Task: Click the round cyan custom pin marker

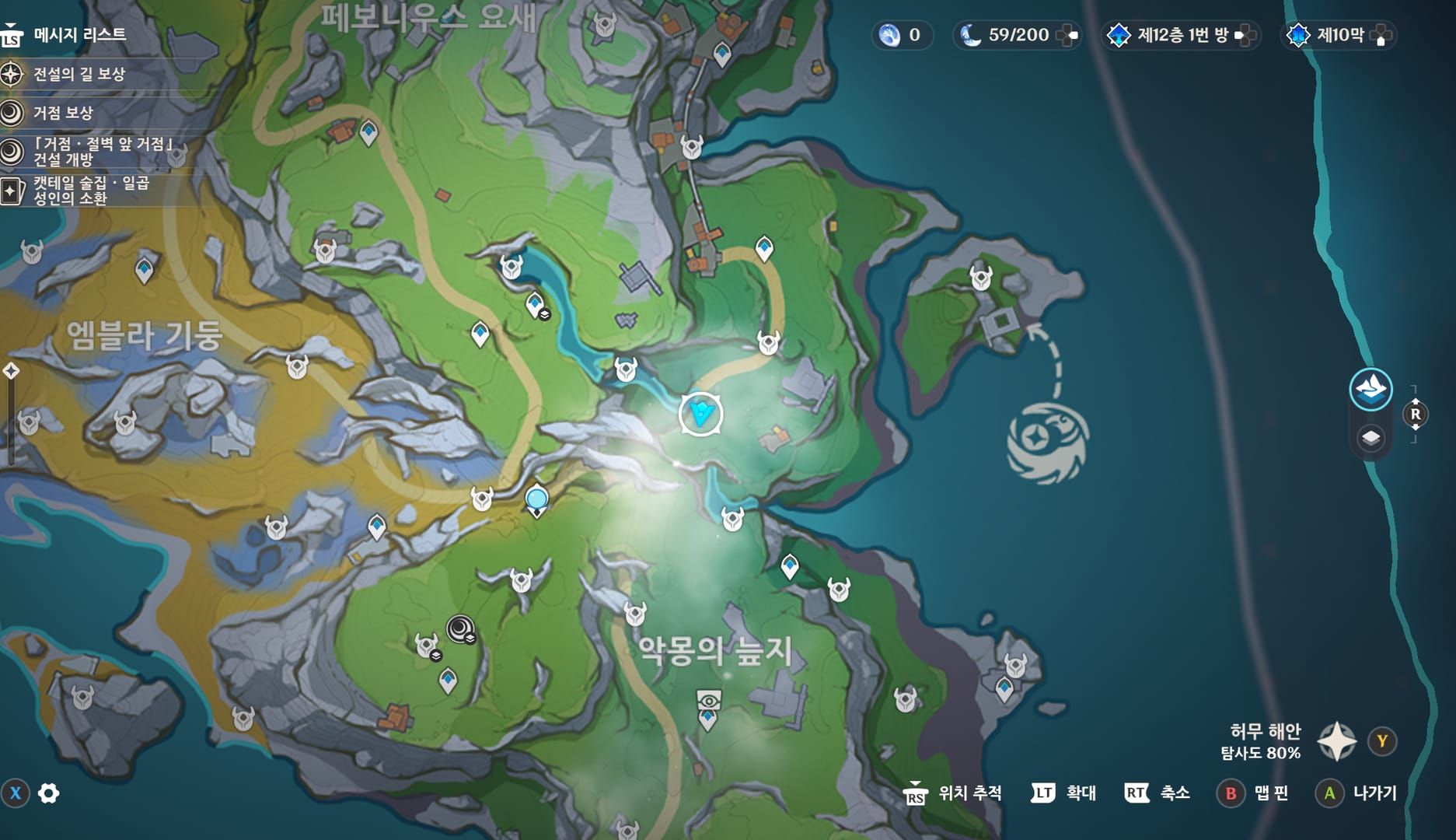Action: tap(536, 499)
